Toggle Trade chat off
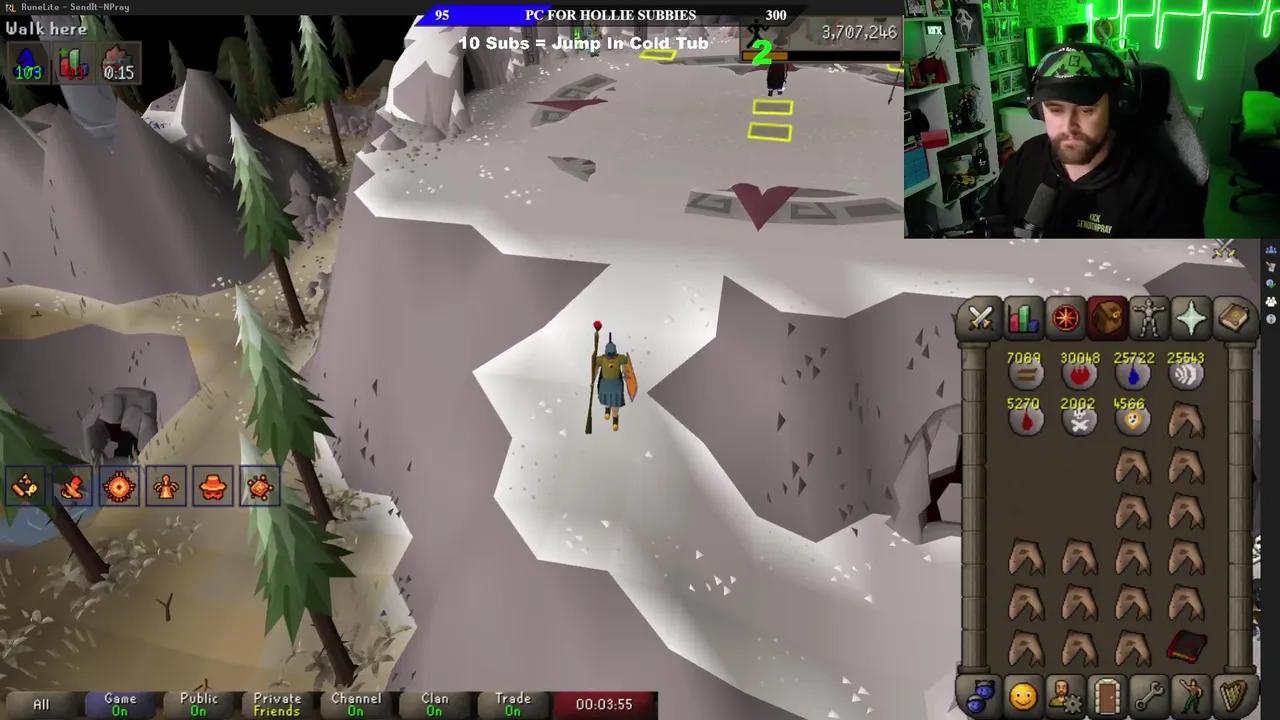This screenshot has height=720, width=1280. pos(513,704)
